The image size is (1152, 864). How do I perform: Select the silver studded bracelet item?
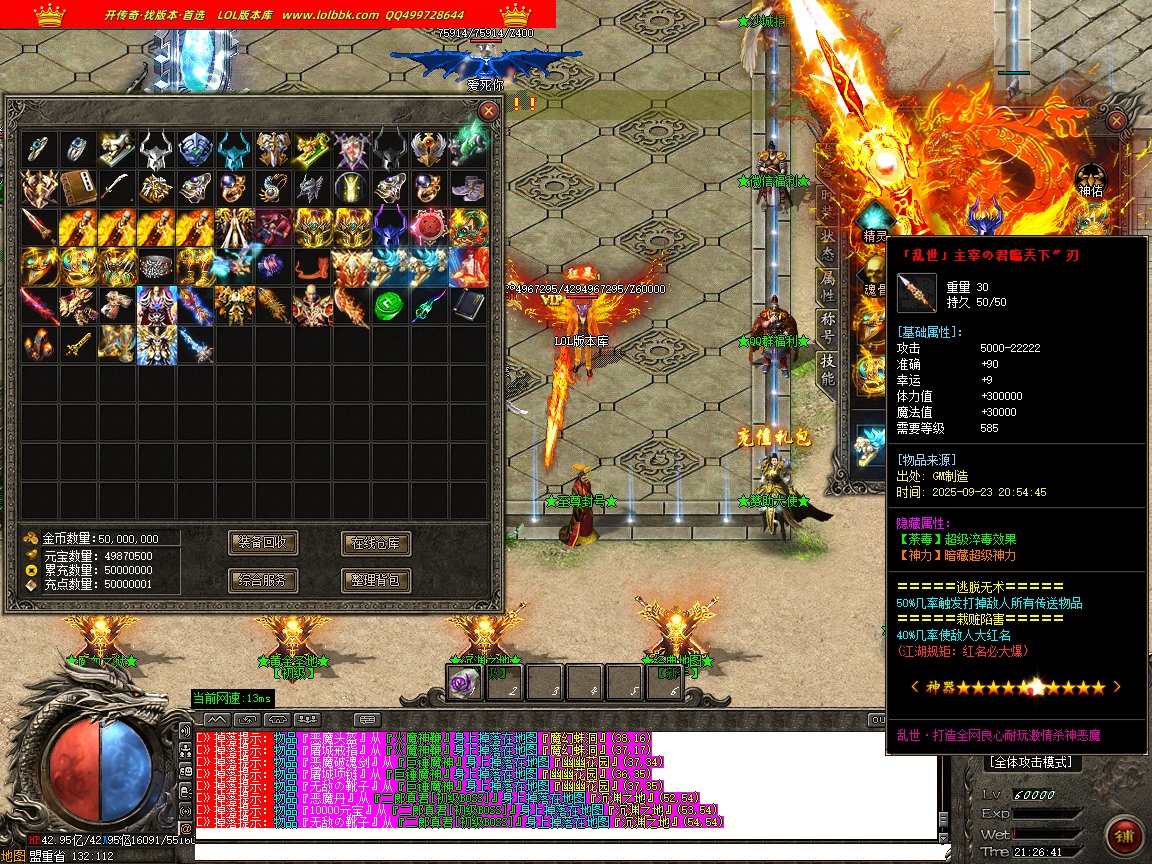[x=156, y=266]
